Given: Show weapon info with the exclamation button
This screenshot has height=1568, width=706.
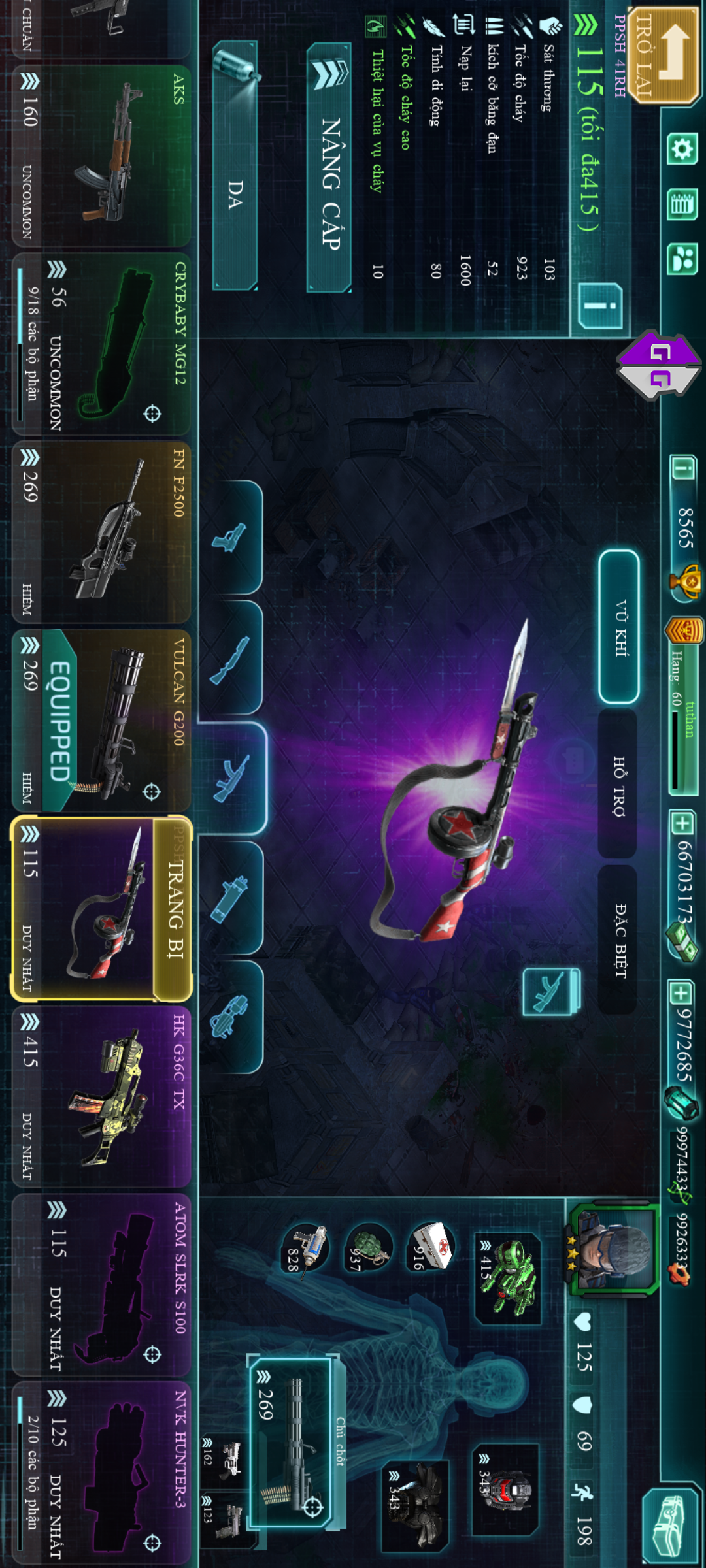Looking at the screenshot, I should [x=599, y=306].
